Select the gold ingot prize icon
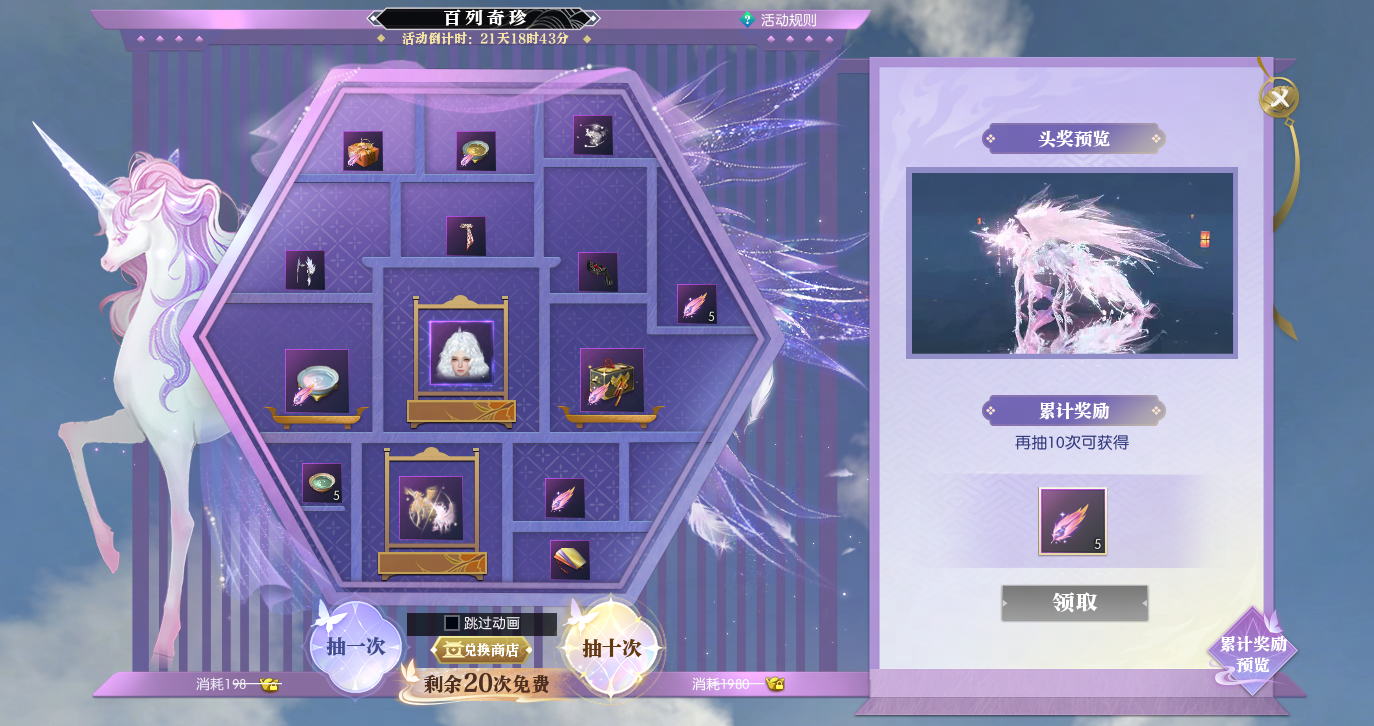The image size is (1374, 726). [570, 560]
